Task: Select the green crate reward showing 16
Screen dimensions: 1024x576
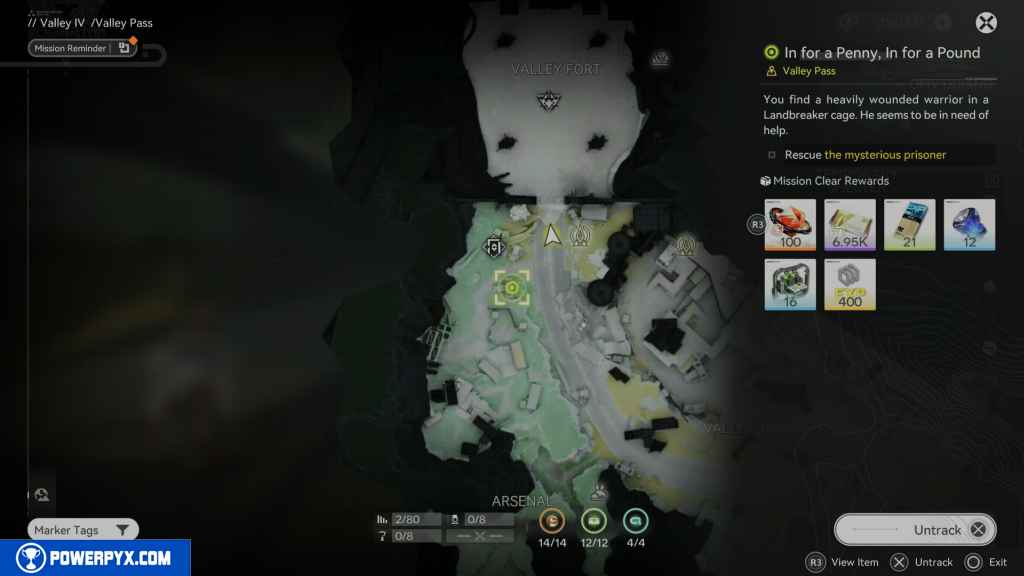Action: tap(790, 284)
